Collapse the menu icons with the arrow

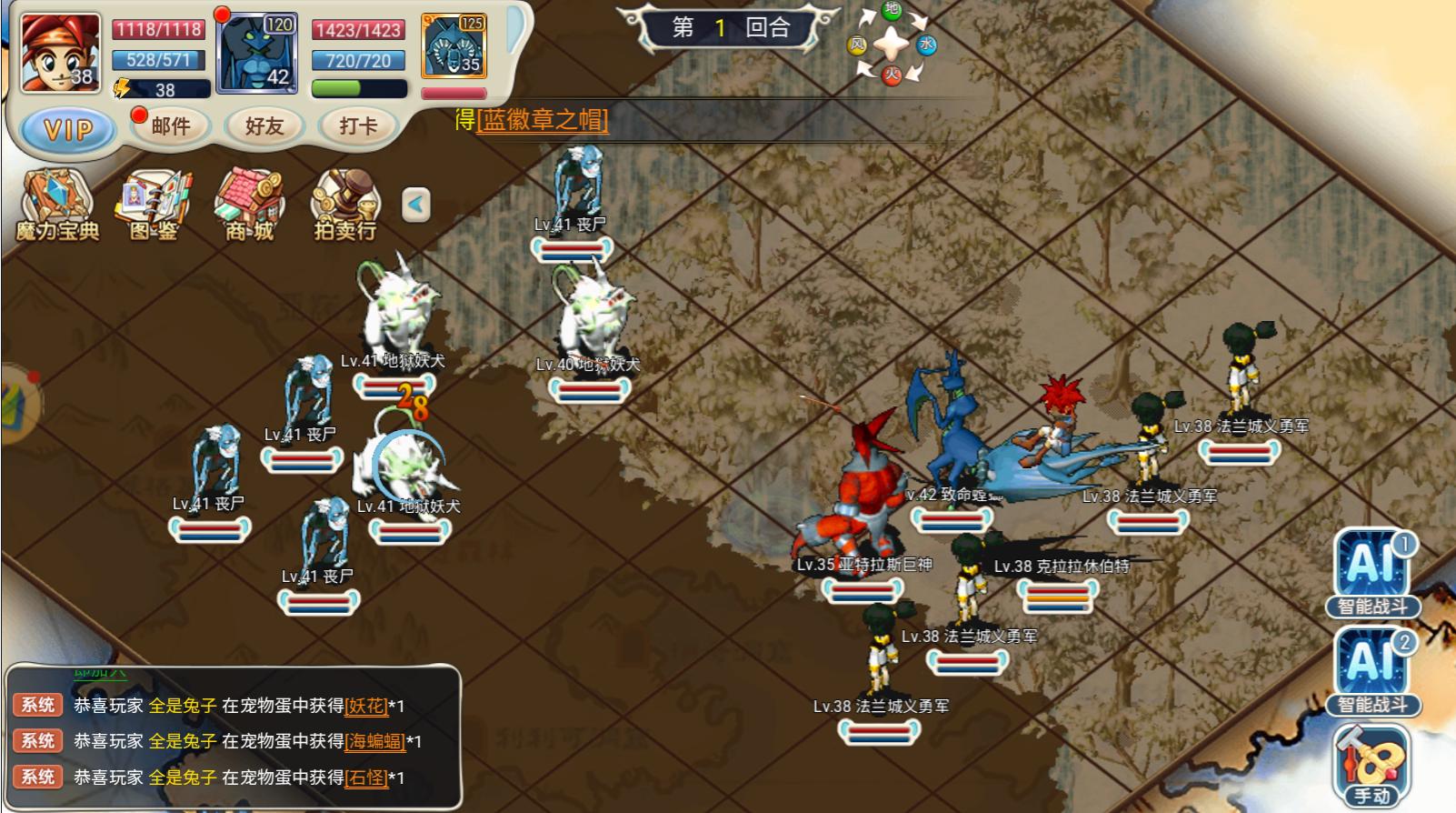[x=416, y=204]
